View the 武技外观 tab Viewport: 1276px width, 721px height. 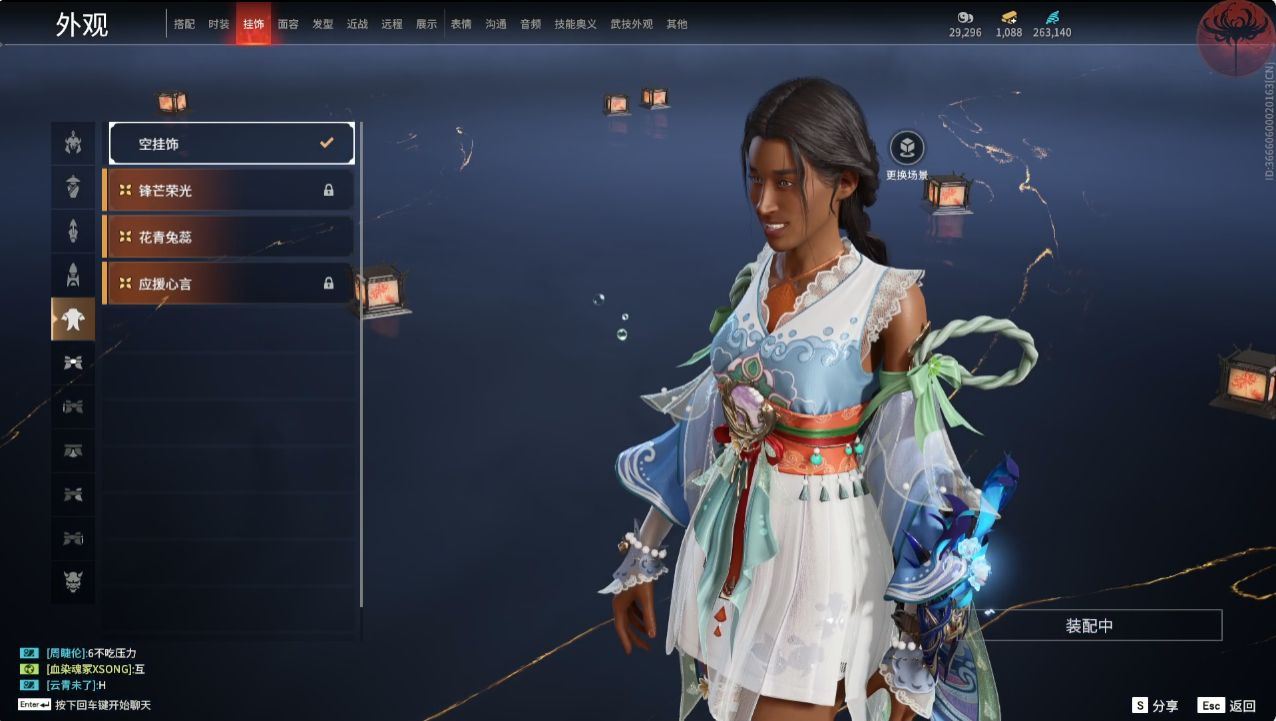(x=631, y=24)
